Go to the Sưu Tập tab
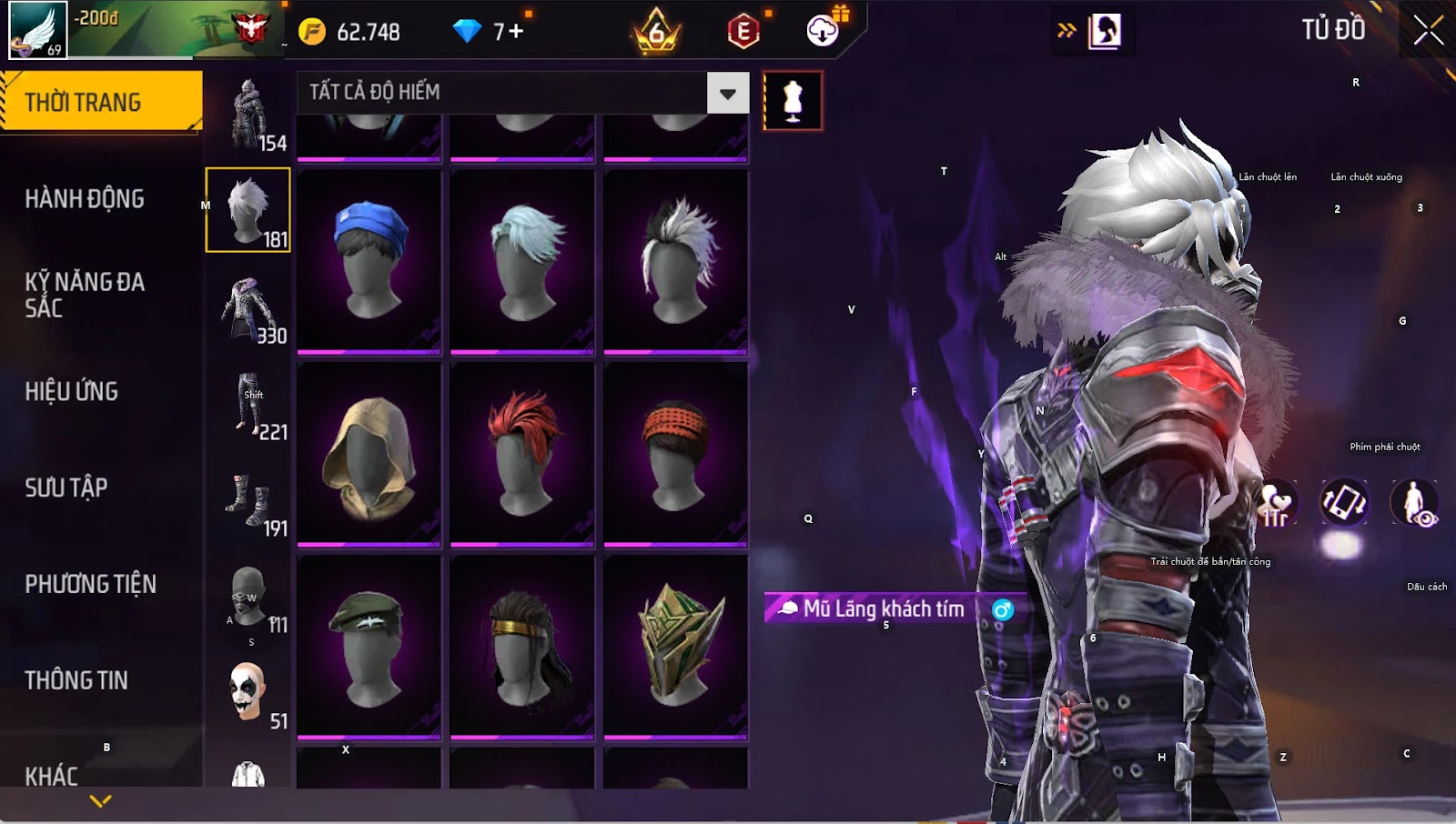 66,487
